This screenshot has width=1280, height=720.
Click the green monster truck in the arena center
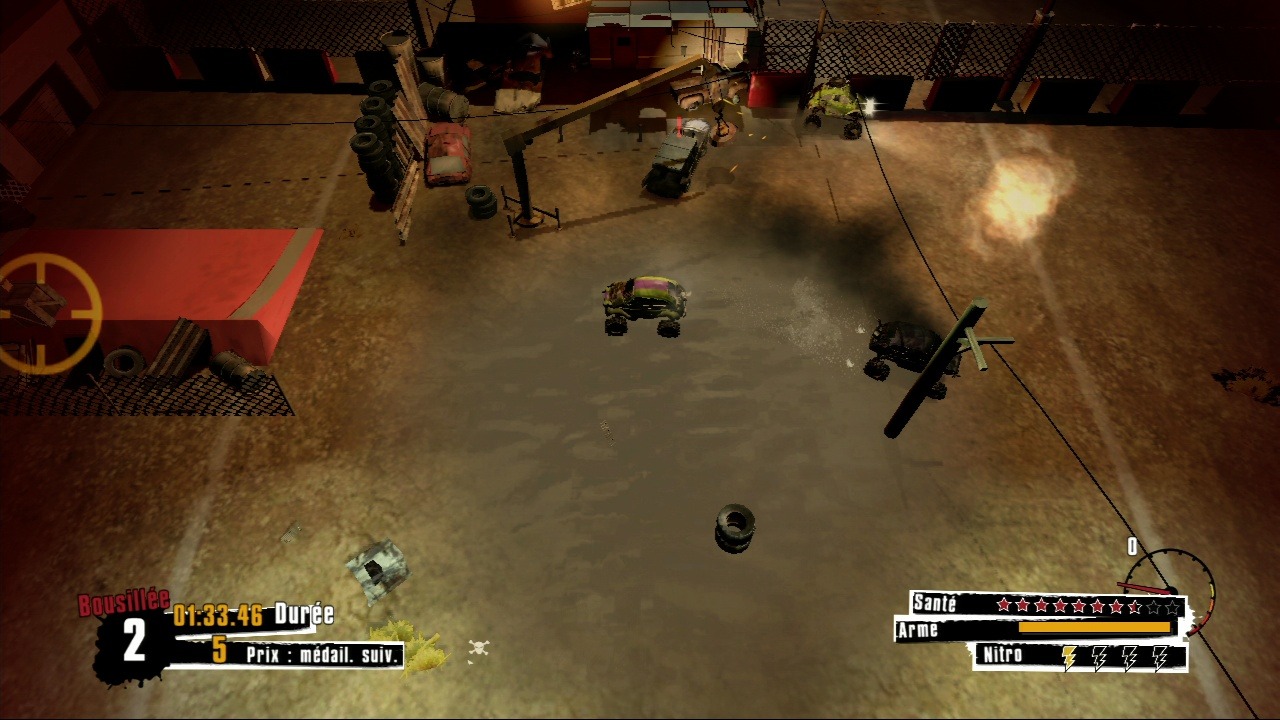pyautogui.click(x=645, y=300)
